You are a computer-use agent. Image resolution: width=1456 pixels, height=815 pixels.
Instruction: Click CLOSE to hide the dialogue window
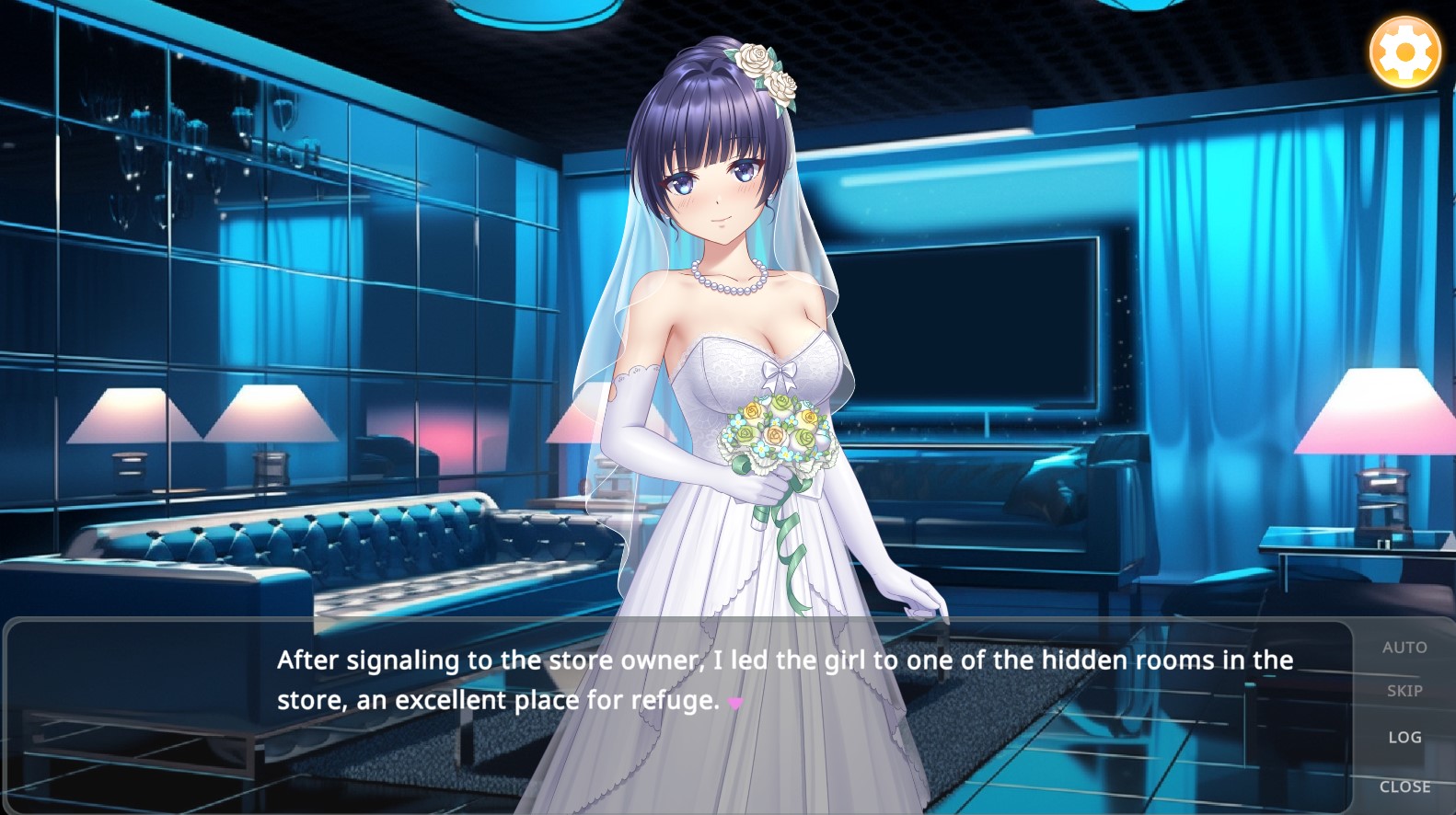1405,786
